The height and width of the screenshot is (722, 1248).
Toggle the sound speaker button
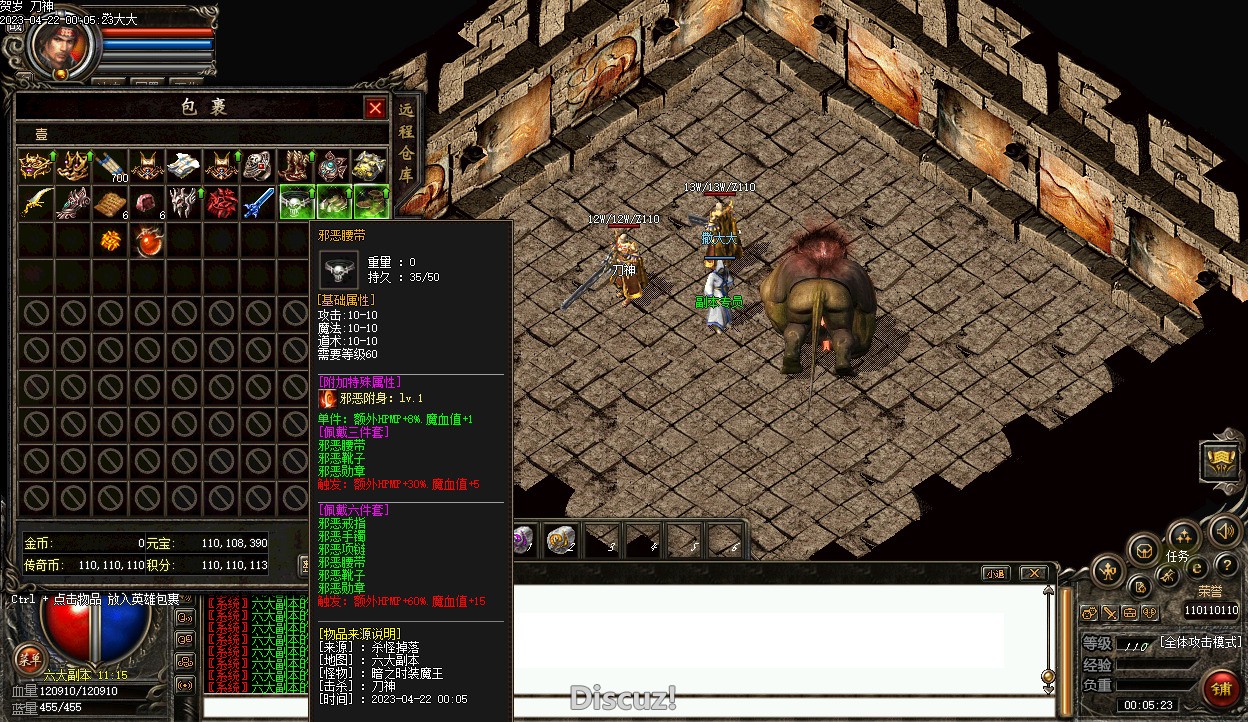tap(1223, 530)
